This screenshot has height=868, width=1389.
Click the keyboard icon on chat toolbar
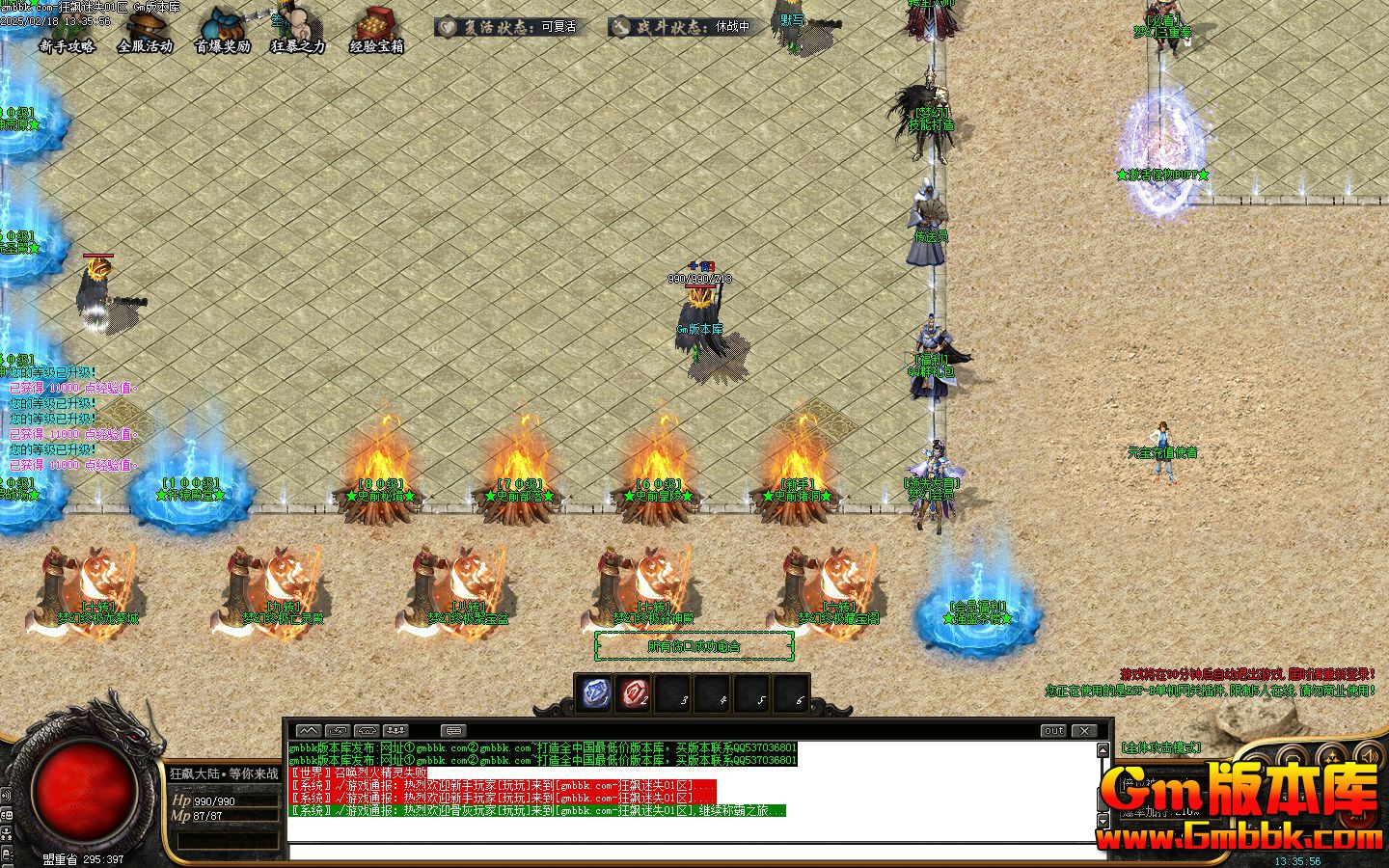click(x=452, y=731)
